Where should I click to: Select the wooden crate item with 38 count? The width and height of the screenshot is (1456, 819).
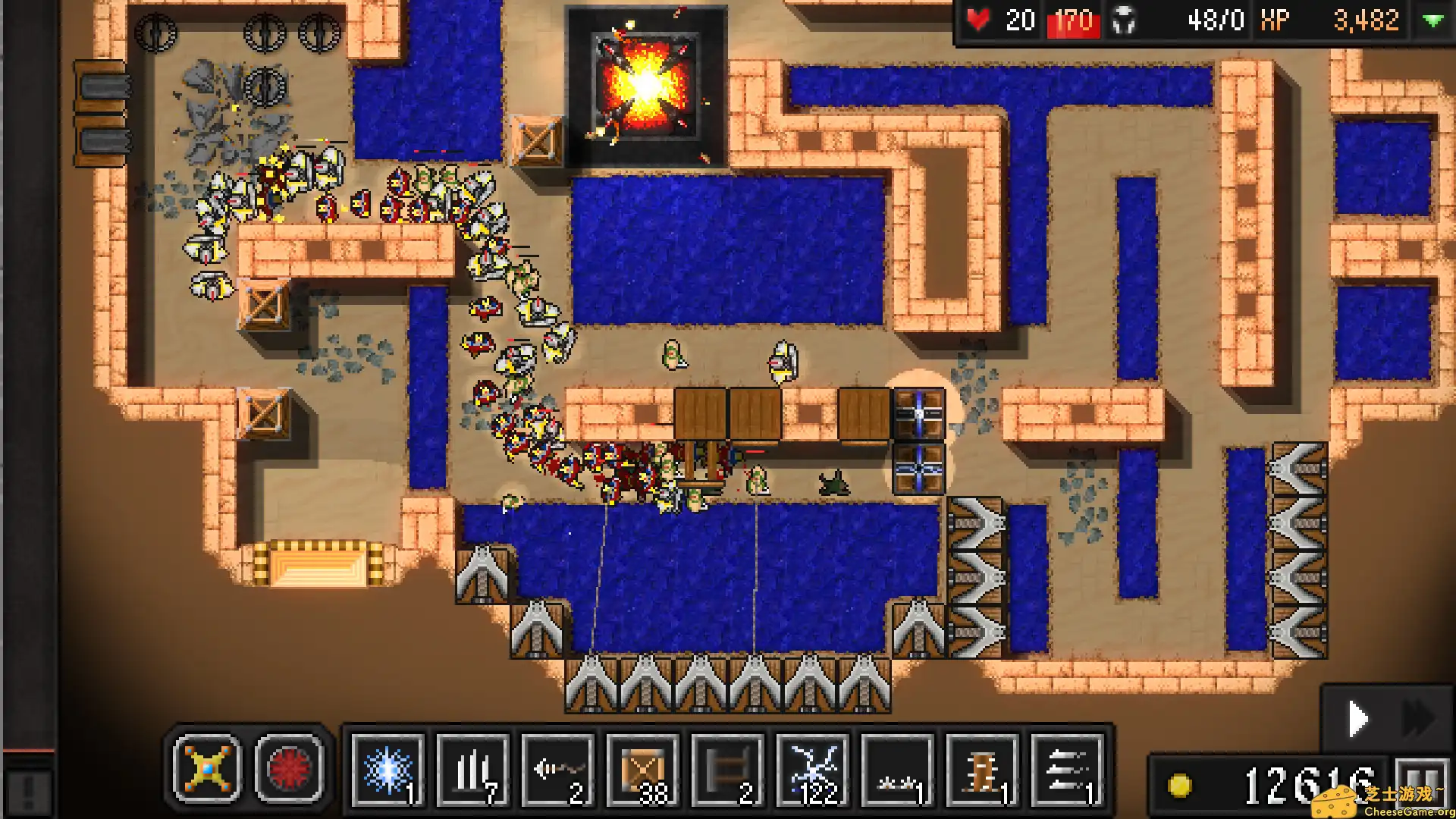point(645,770)
